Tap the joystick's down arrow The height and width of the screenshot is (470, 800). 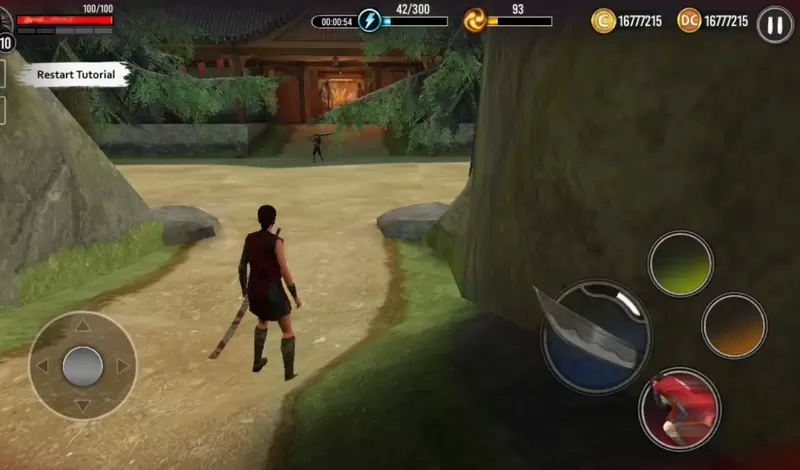[83, 406]
